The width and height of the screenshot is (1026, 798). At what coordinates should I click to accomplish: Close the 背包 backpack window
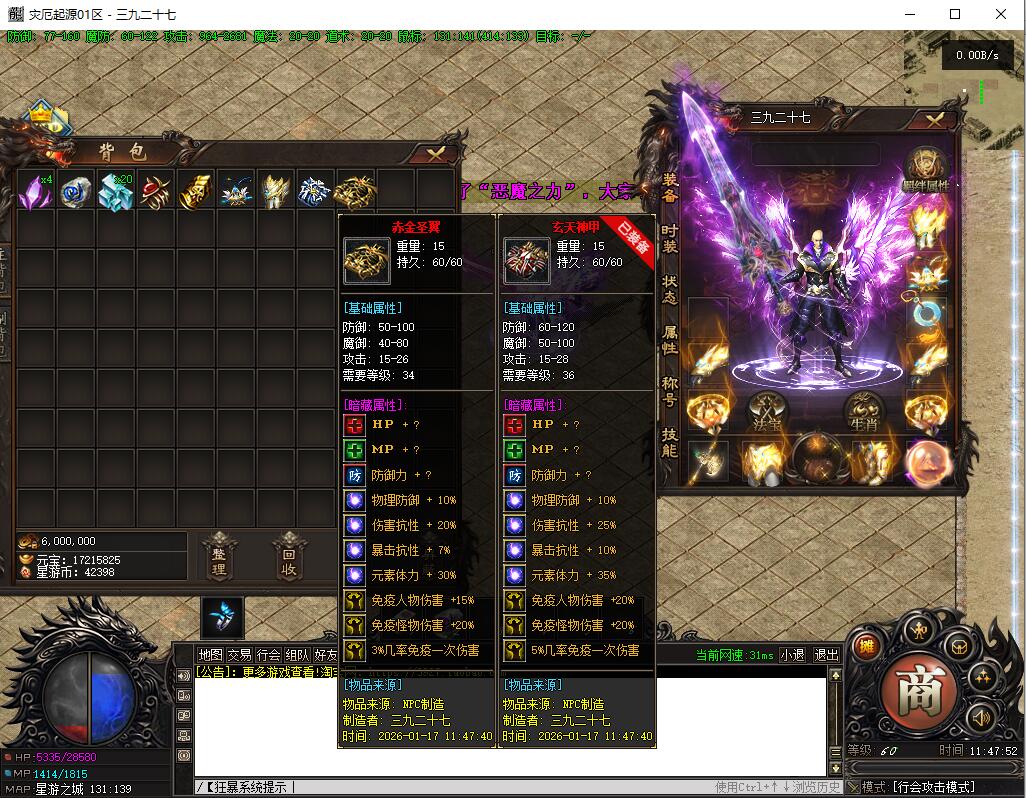(x=436, y=153)
